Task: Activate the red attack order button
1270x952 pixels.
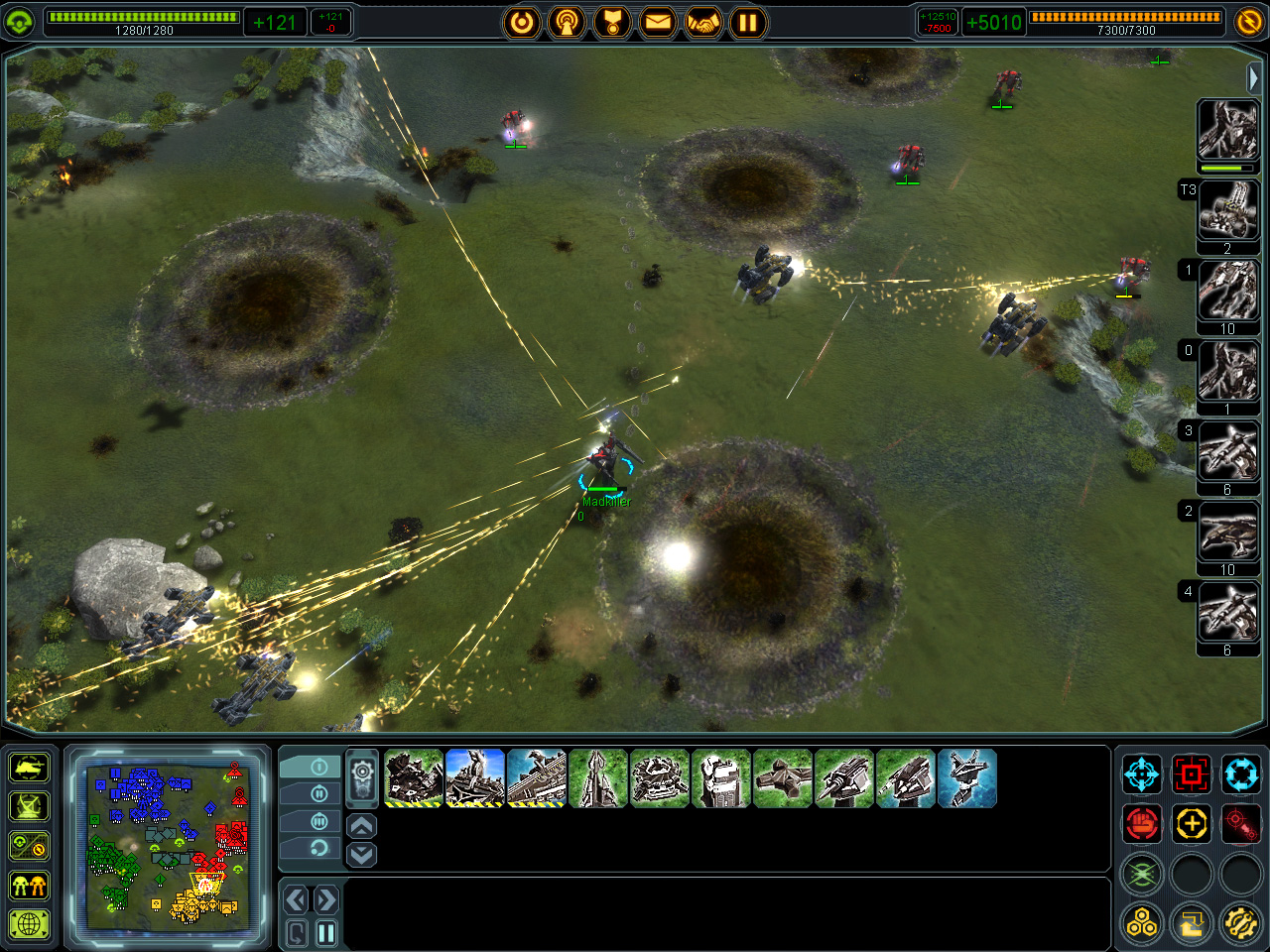Action: point(1191,774)
